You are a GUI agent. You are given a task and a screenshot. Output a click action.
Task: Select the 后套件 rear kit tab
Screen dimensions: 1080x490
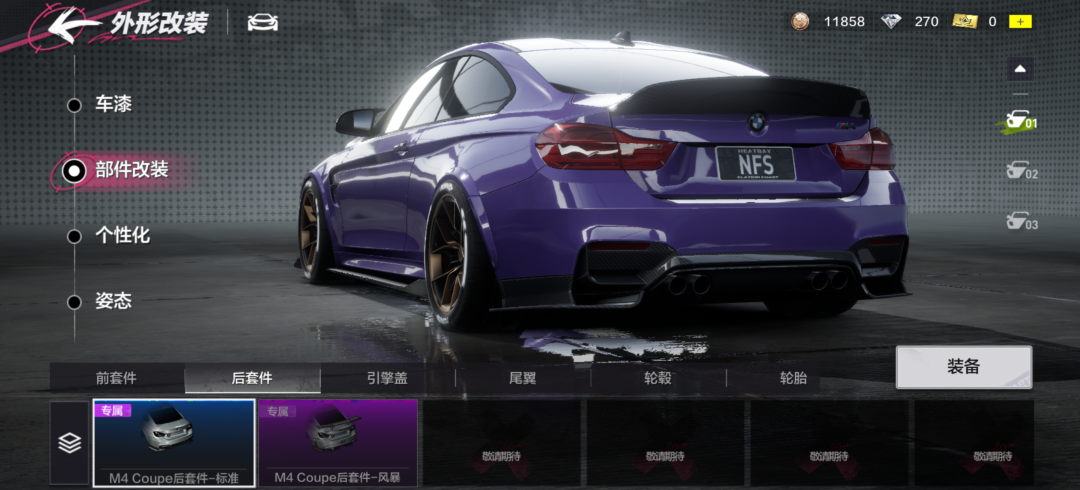click(252, 379)
